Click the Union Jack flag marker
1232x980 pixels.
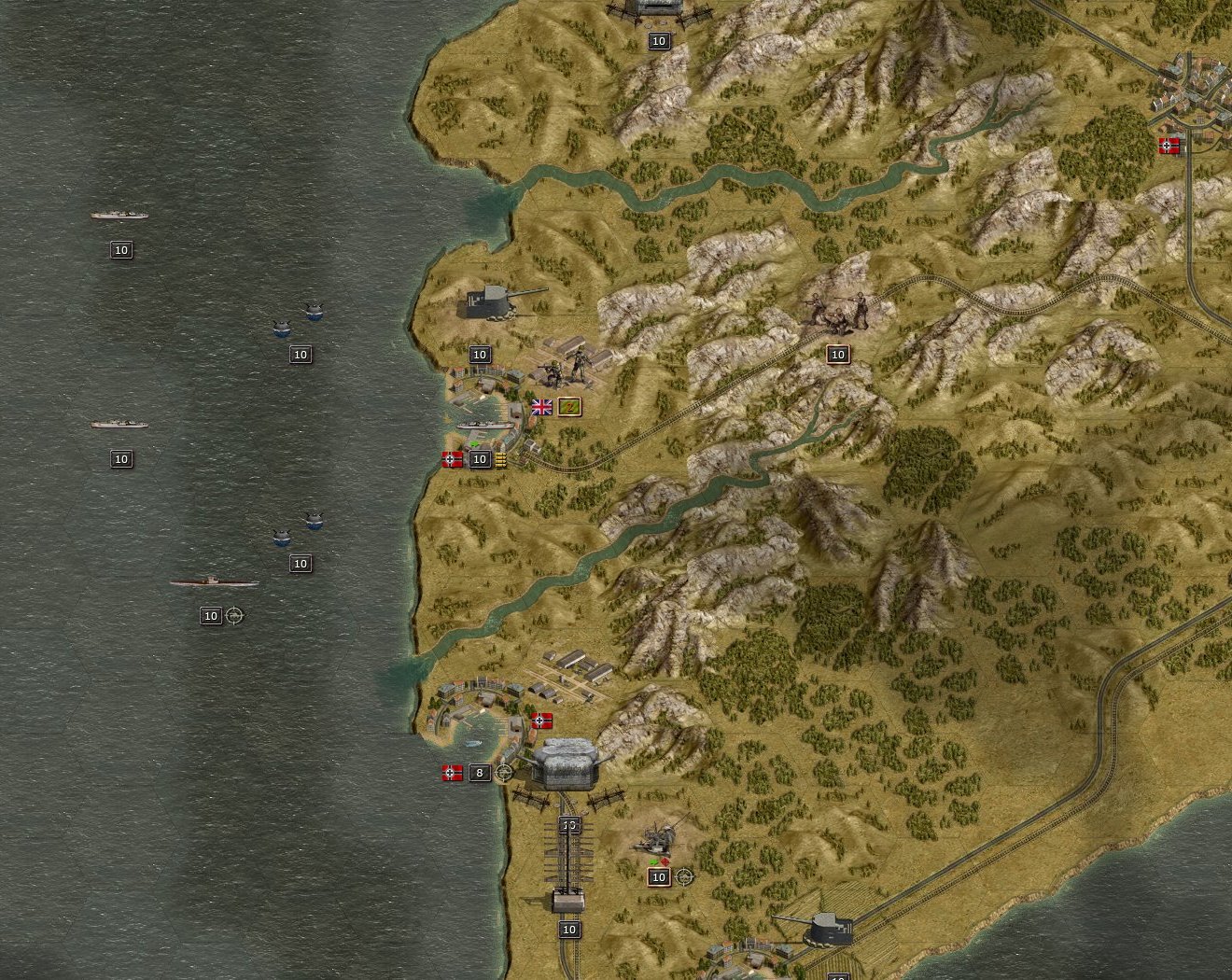click(x=541, y=408)
